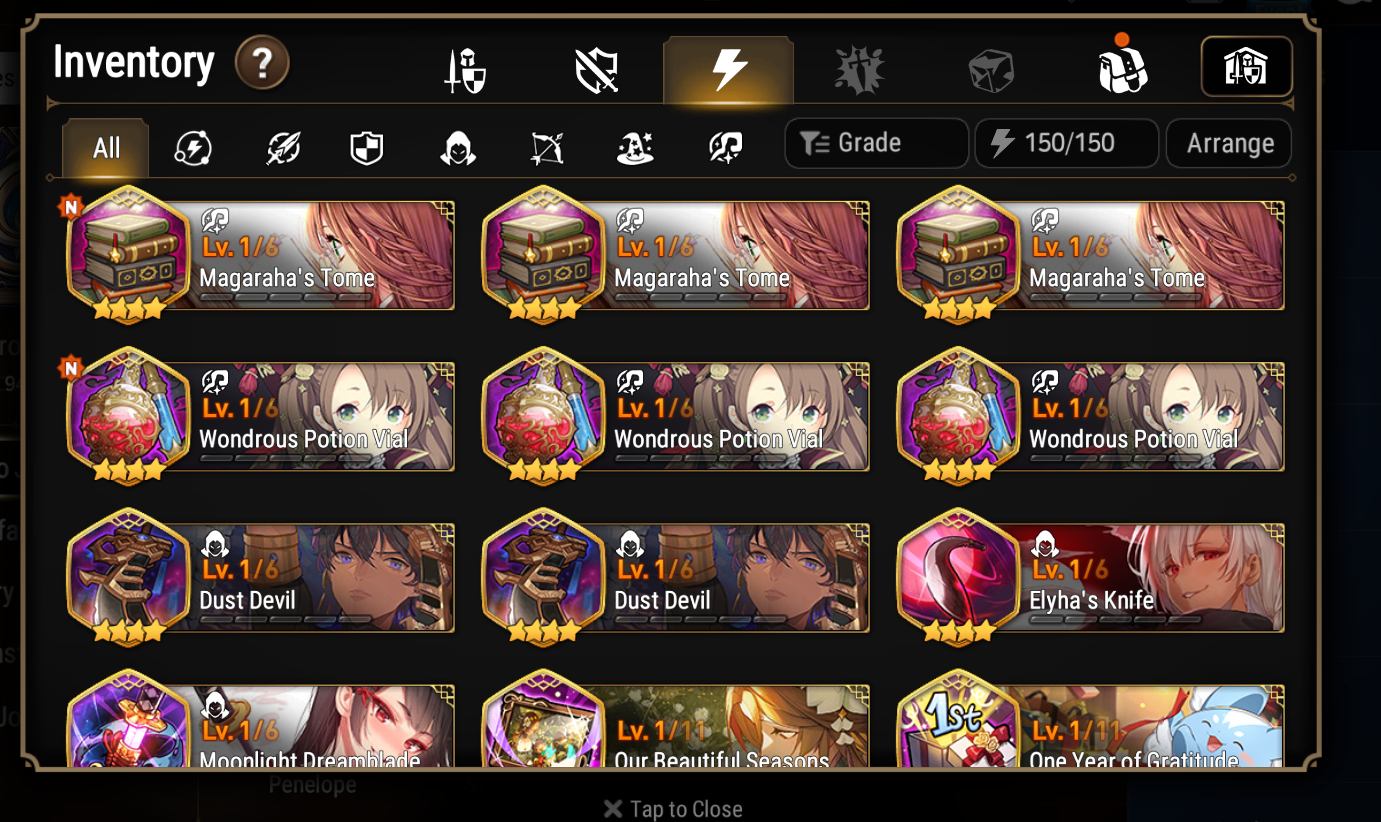This screenshot has width=1381, height=822.
Task: Toggle the orbiting-lightning class filter beside All
Action: pos(193,146)
